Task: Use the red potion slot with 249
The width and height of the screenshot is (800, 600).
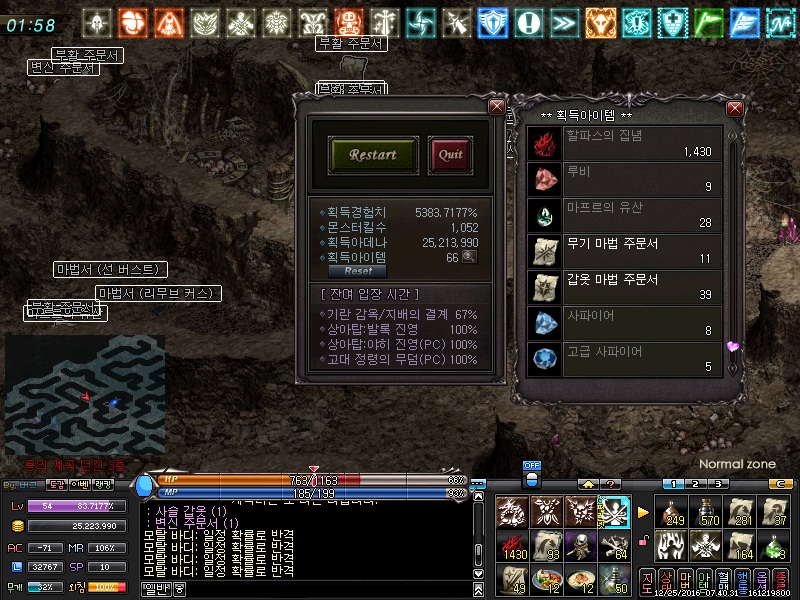Action: tap(671, 510)
